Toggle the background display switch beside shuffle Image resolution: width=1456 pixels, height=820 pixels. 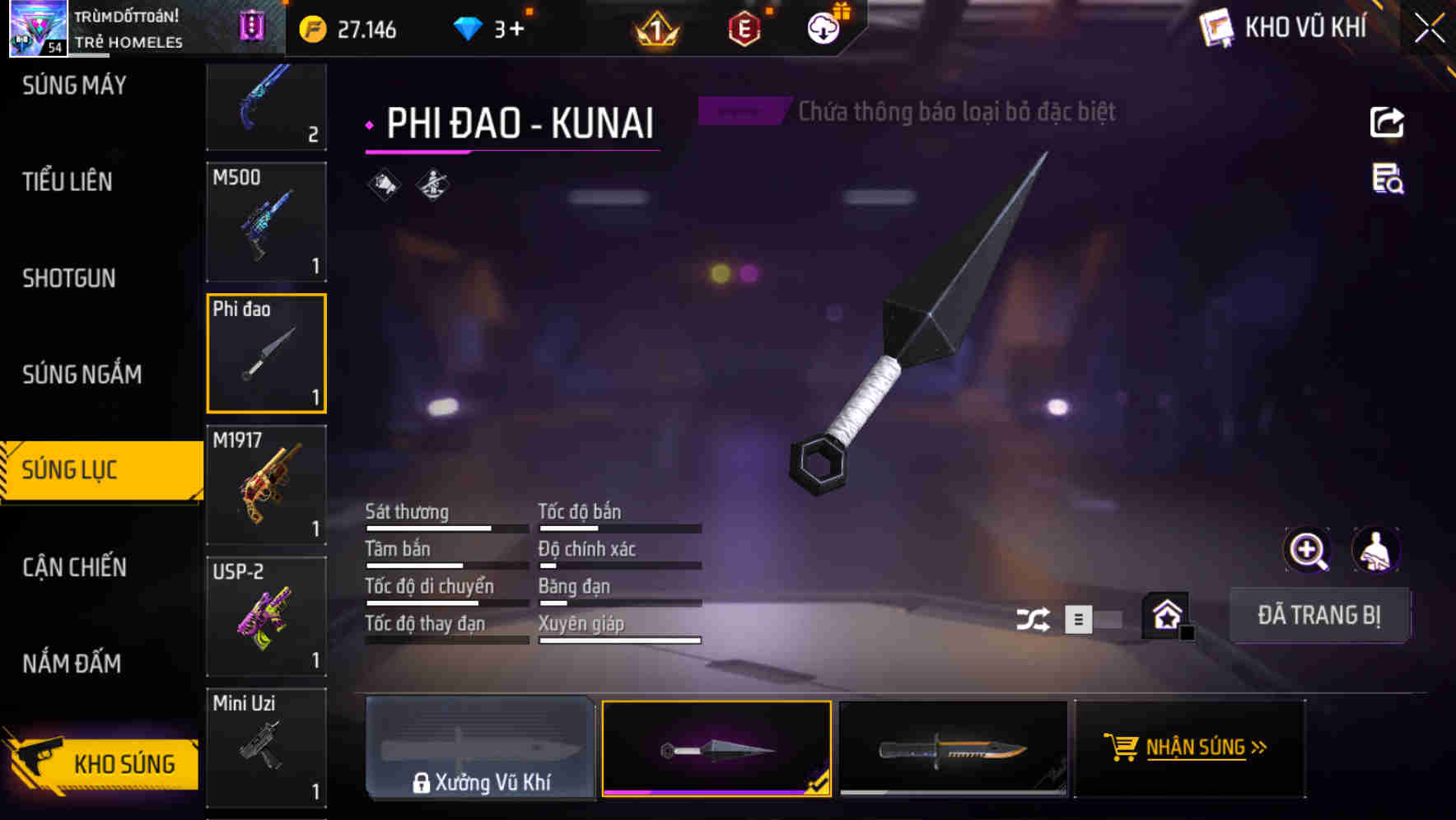click(x=1095, y=618)
